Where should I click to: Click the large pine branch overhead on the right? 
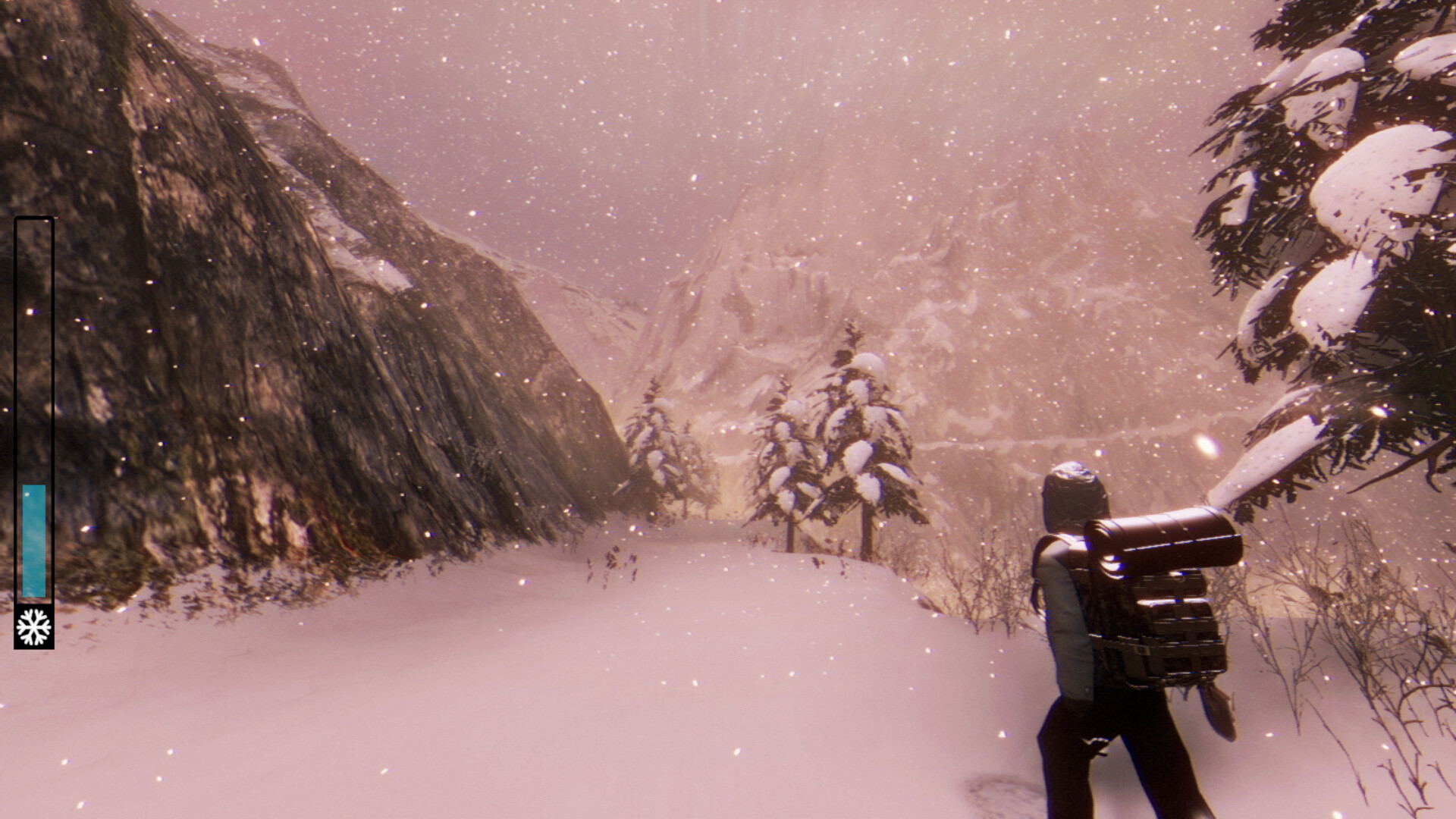click(1327, 227)
